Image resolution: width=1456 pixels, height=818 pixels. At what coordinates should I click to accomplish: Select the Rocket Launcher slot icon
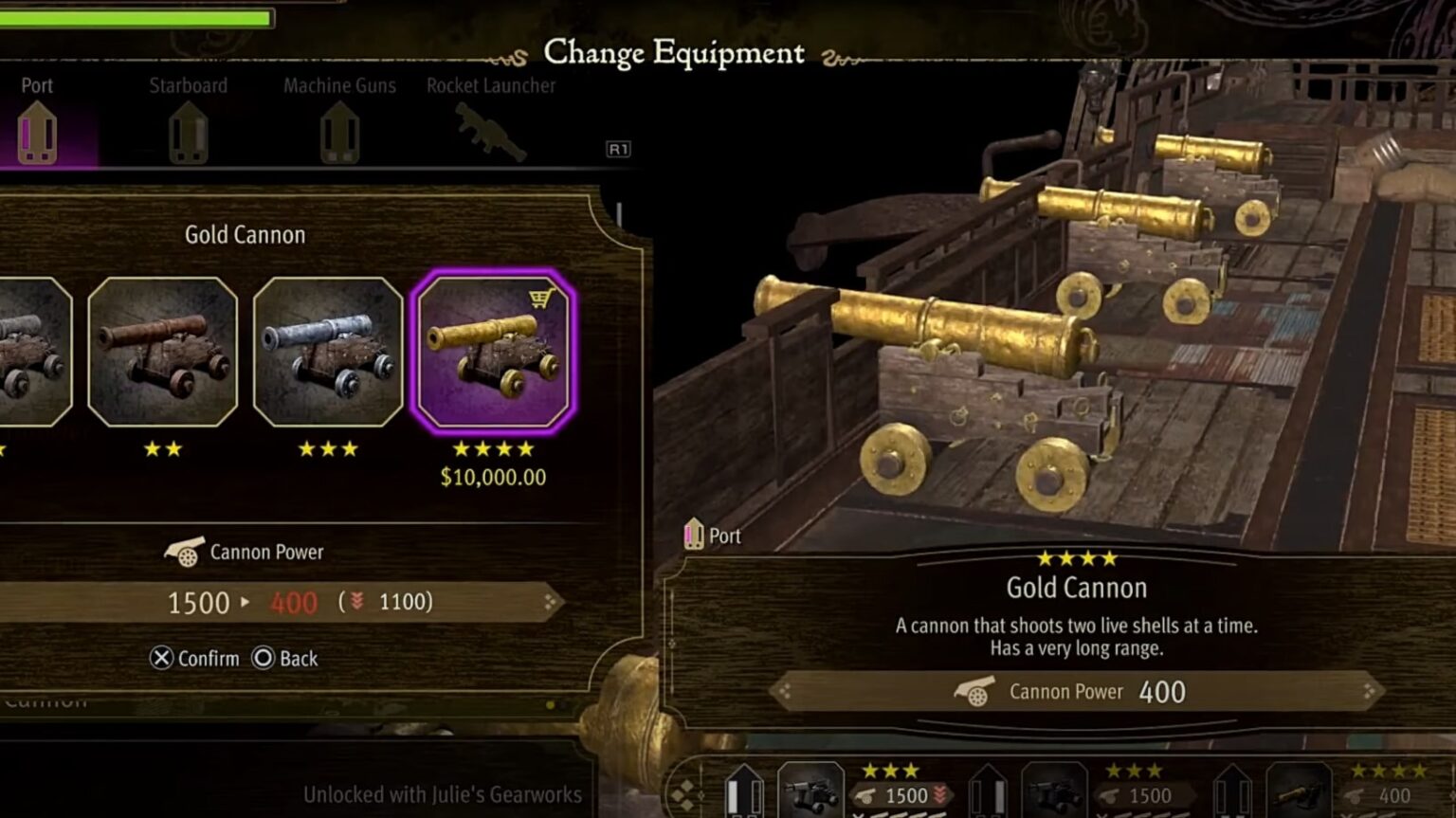492,133
